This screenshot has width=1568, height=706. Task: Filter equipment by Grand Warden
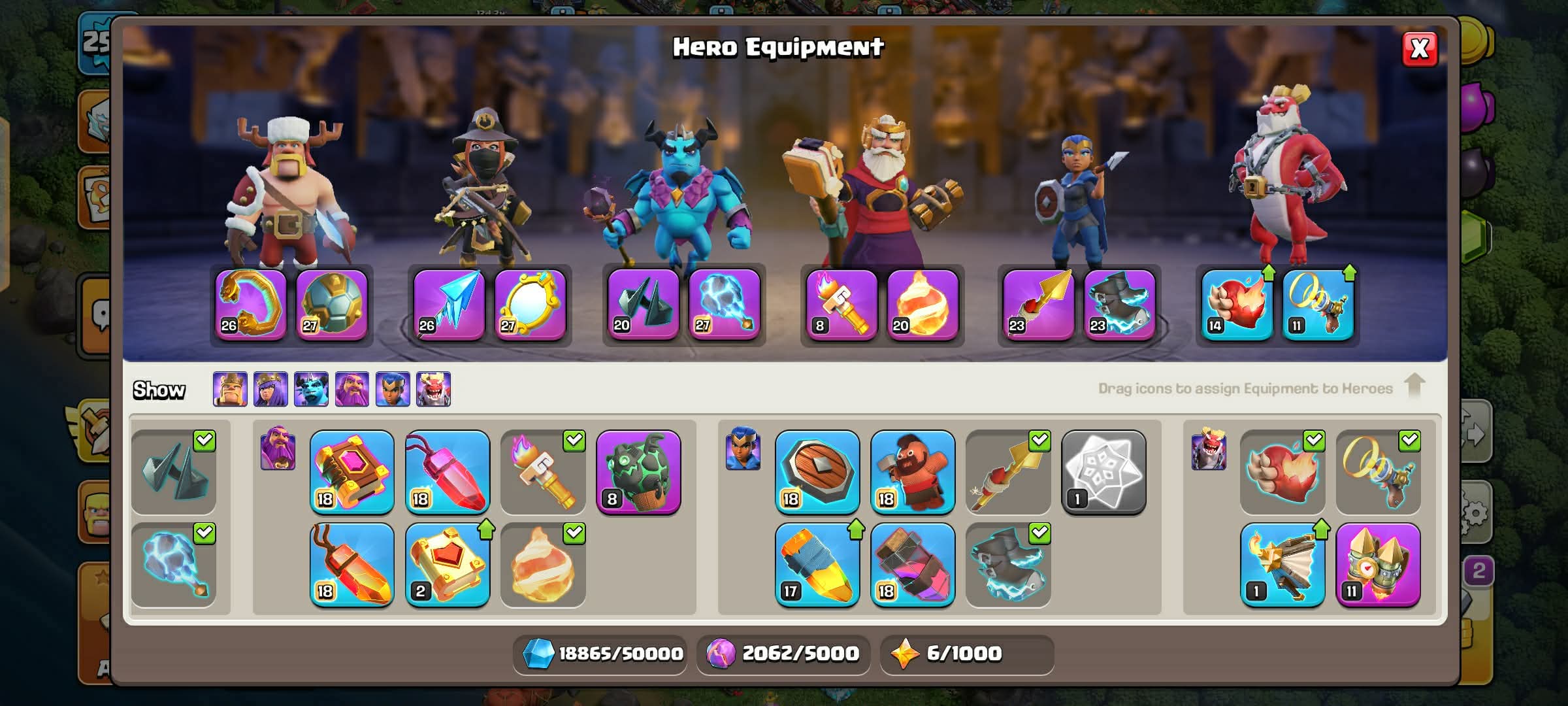(351, 390)
